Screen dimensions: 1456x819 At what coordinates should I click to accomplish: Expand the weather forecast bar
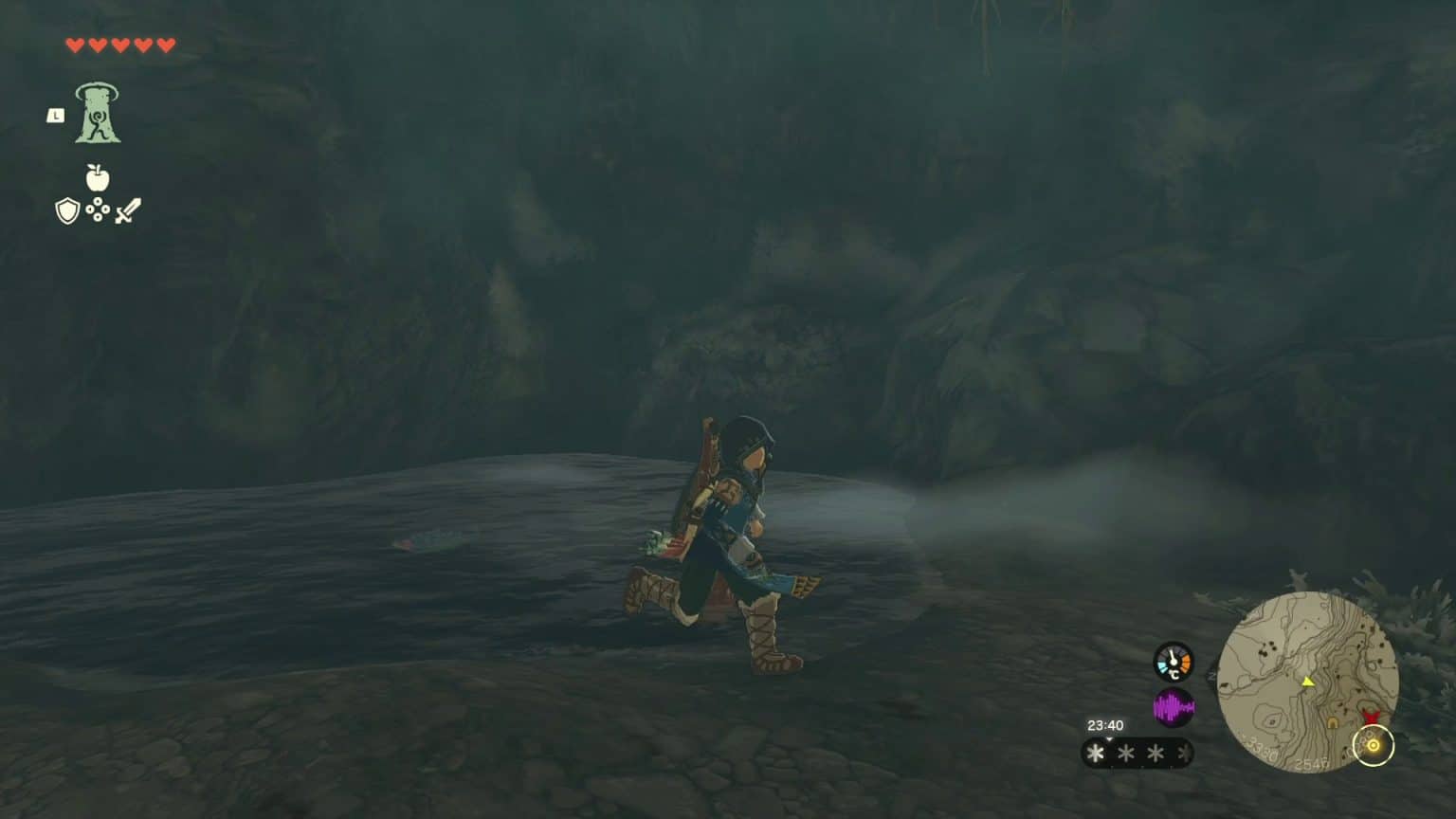tap(1137, 751)
